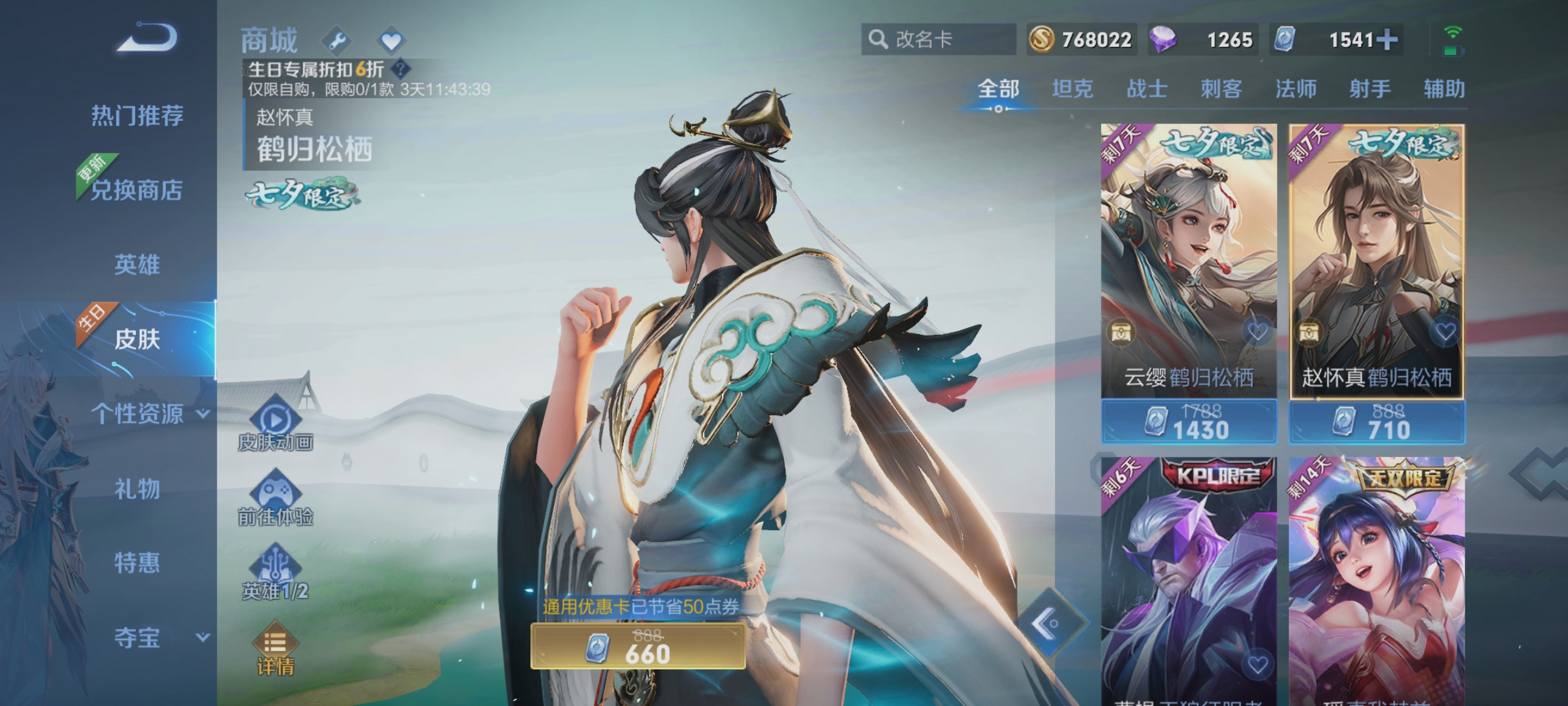Go back using the return arrow
Viewport: 1568px width, 706px height.
click(x=148, y=38)
